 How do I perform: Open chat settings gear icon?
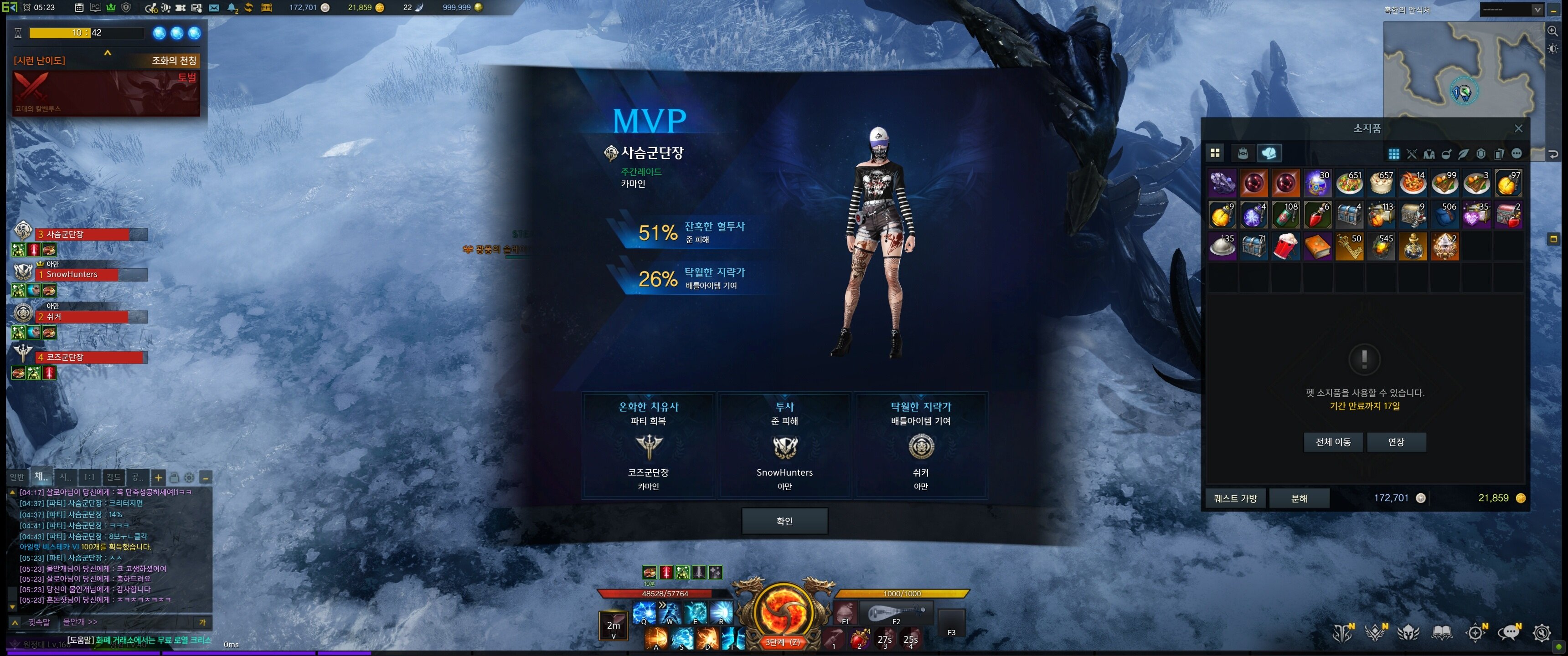coord(189,478)
